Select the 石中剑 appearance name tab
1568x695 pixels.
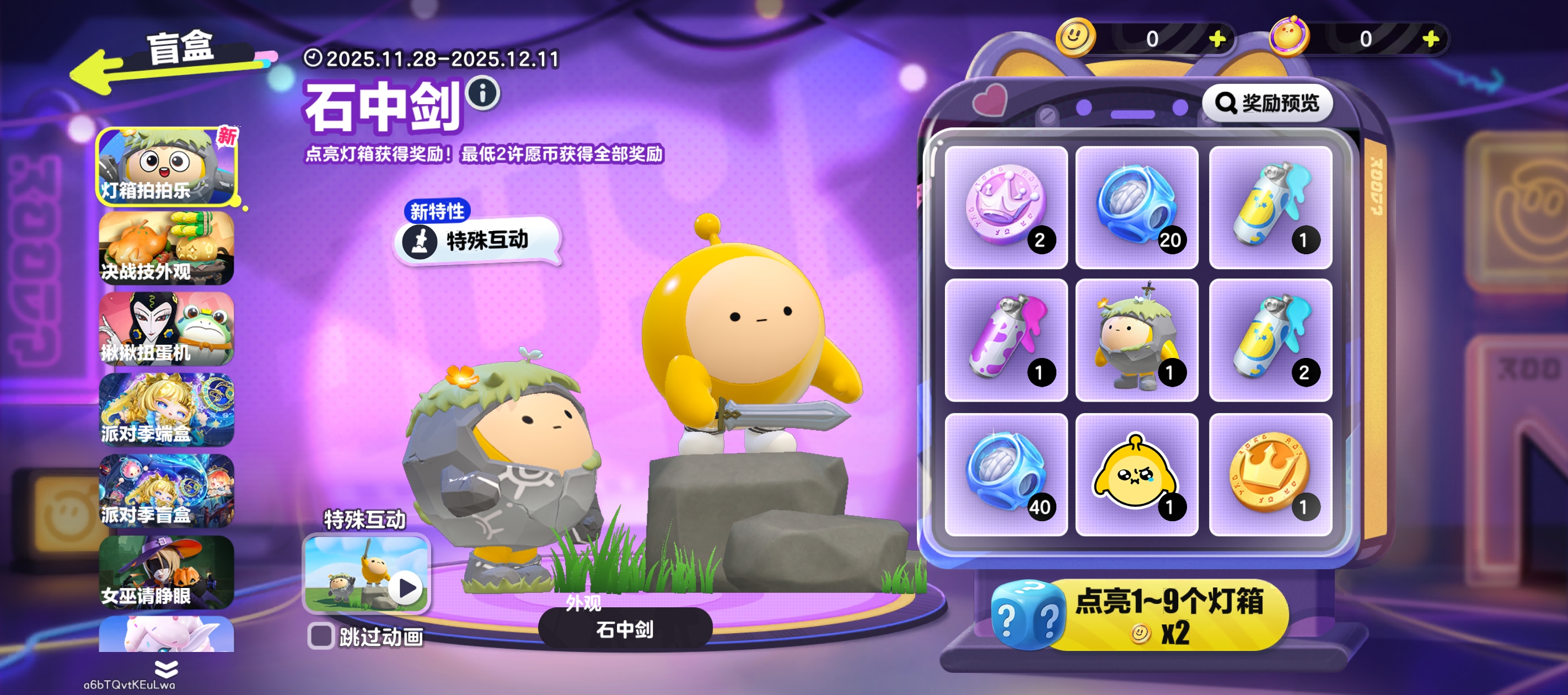tap(625, 631)
